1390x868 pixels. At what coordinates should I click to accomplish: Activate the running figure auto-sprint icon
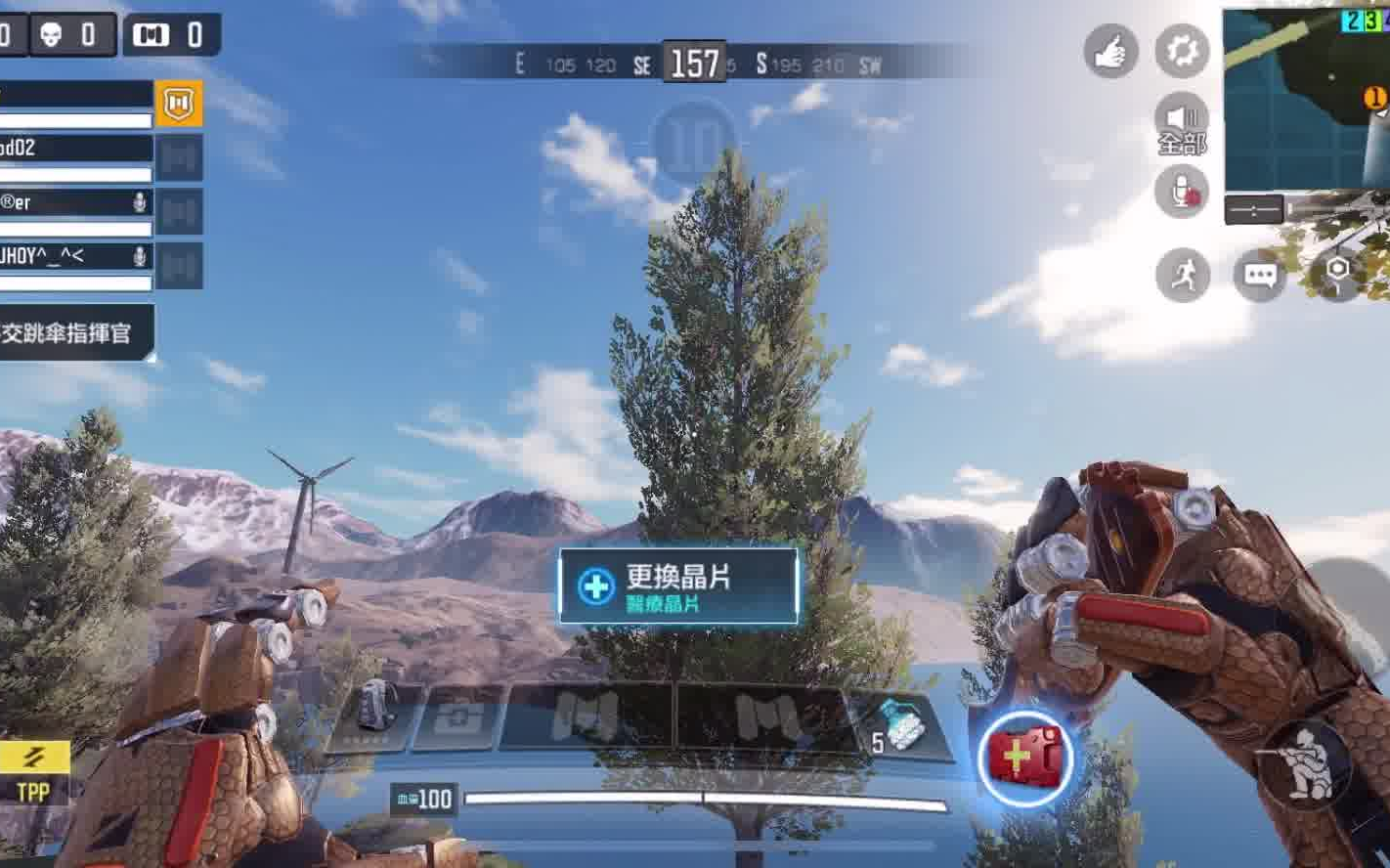[x=1183, y=276]
